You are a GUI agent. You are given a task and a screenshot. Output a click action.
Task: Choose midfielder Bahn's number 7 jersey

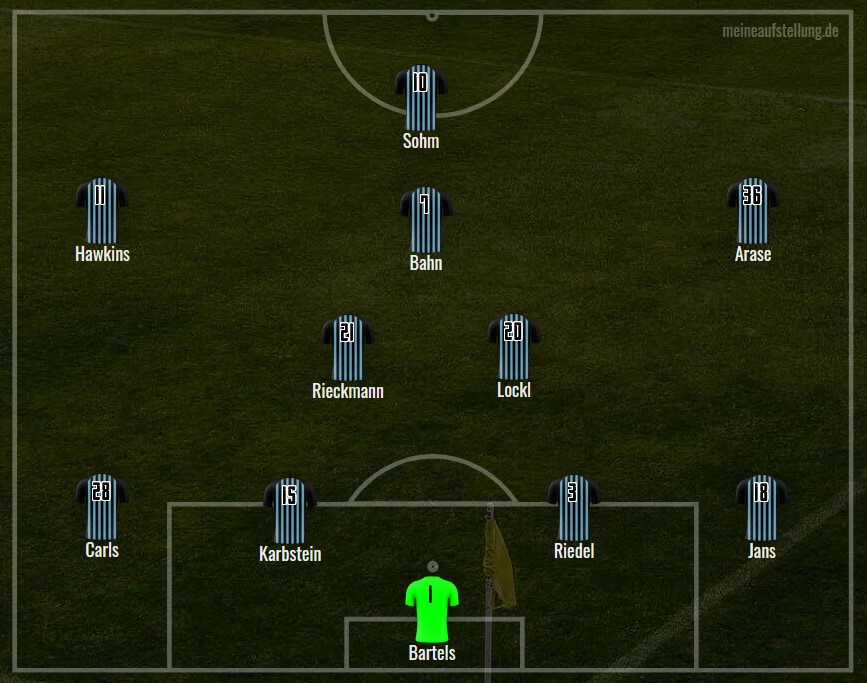[426, 219]
